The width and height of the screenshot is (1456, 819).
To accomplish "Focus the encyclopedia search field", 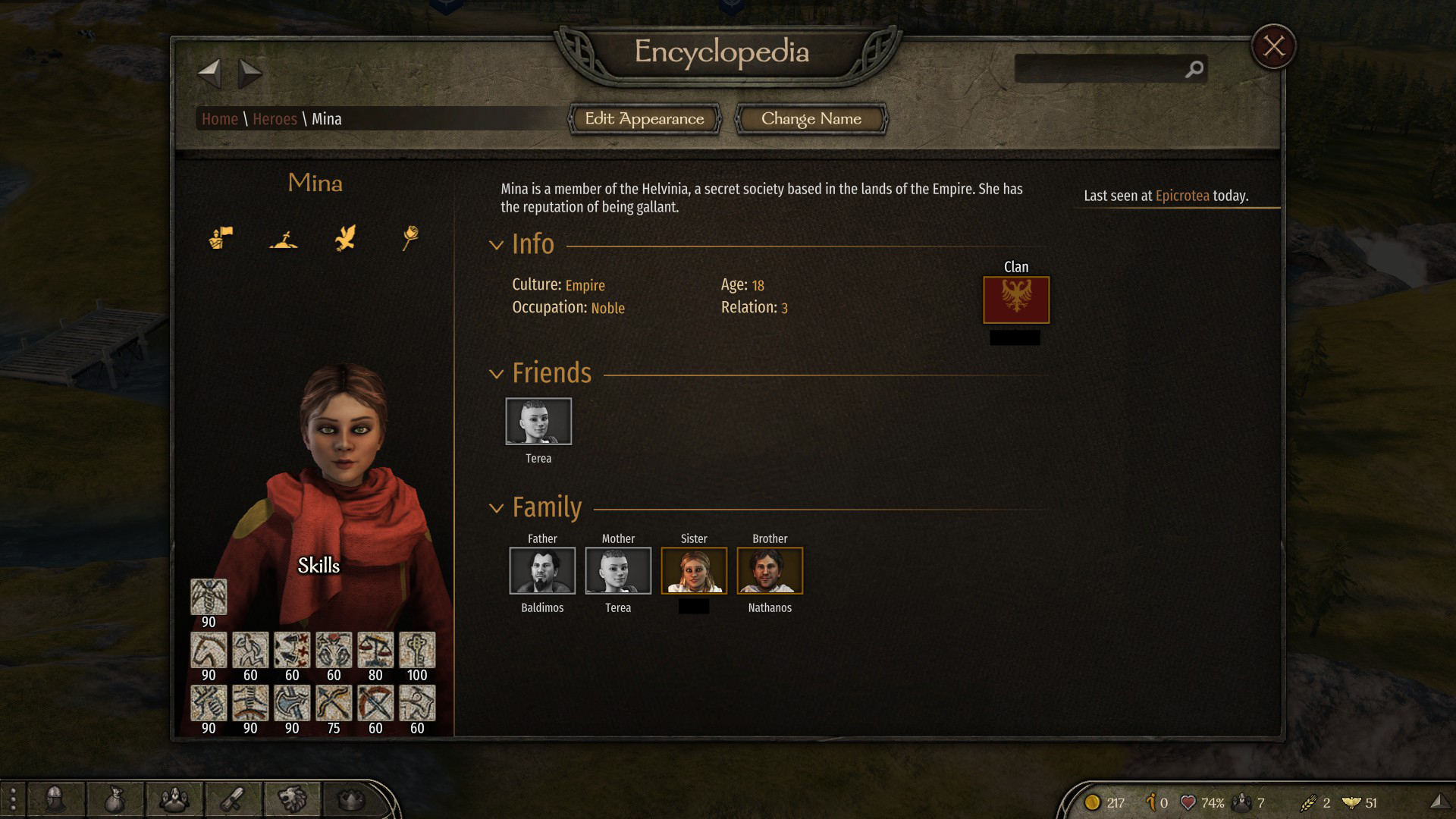I will tap(1100, 69).
